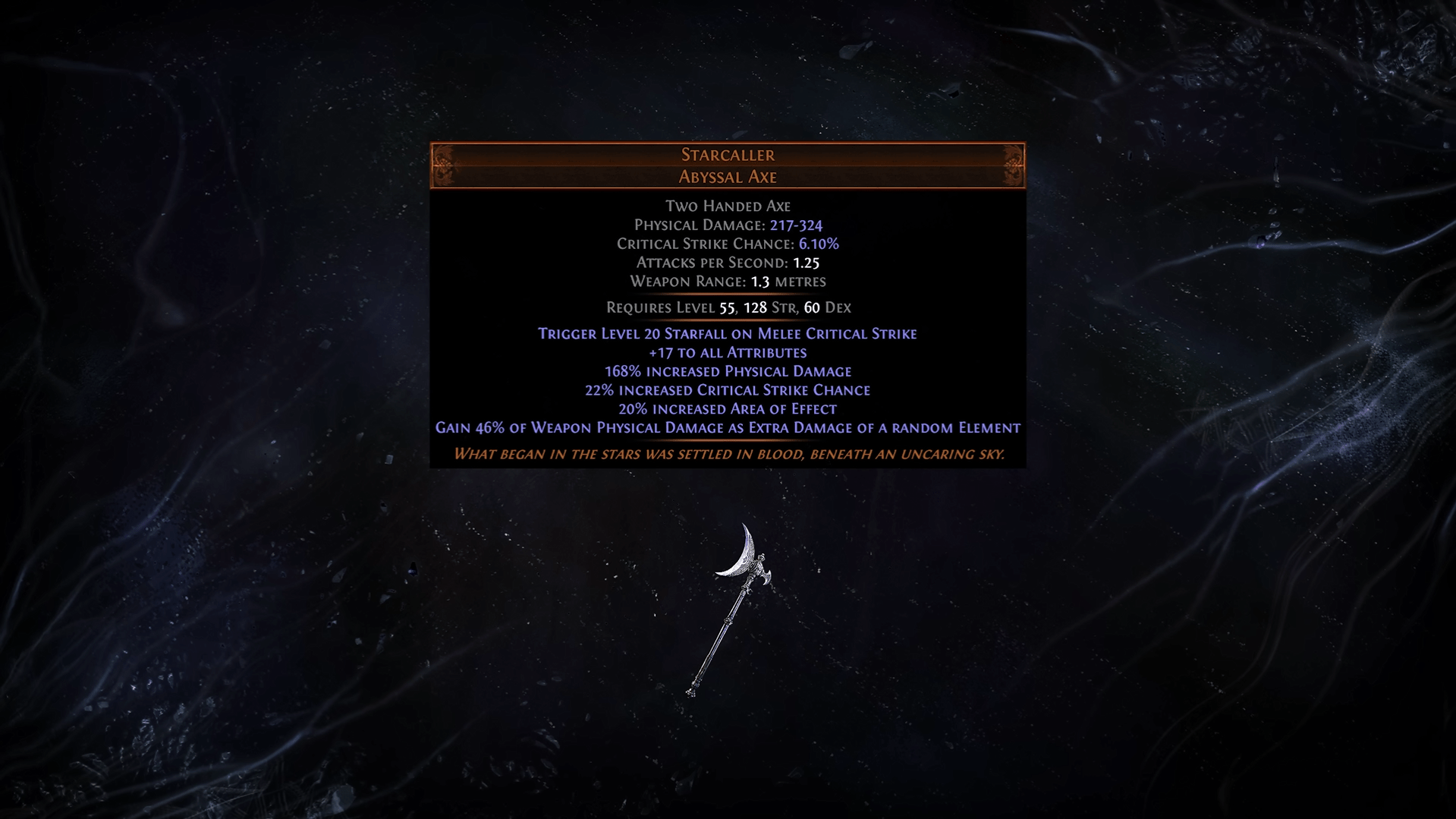Select the Trigger Level 20 Starfall mod line

[727, 333]
